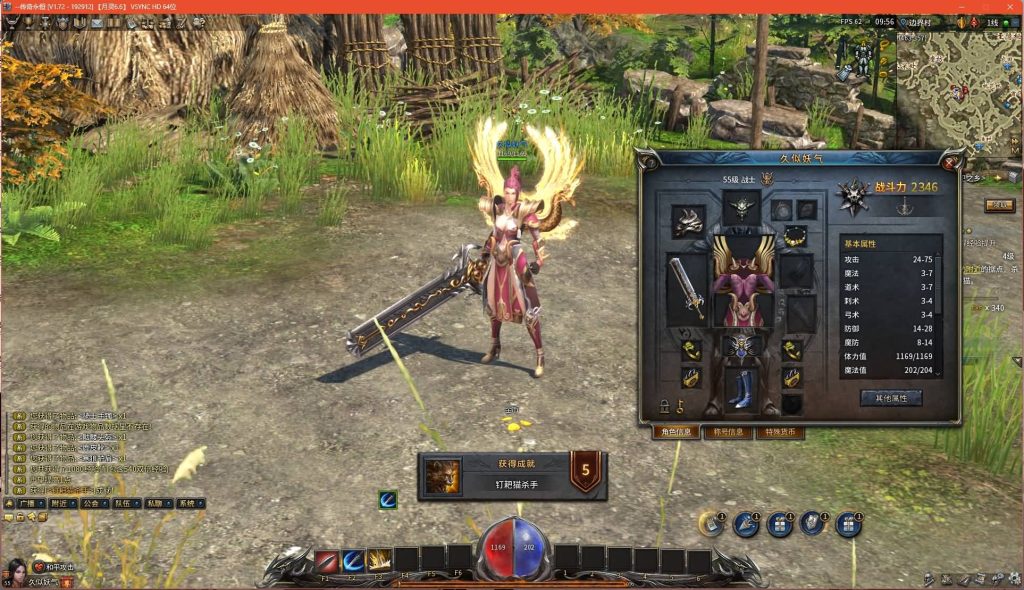Activate the golden burst skill on F3
This screenshot has width=1024, height=590.
[x=379, y=561]
